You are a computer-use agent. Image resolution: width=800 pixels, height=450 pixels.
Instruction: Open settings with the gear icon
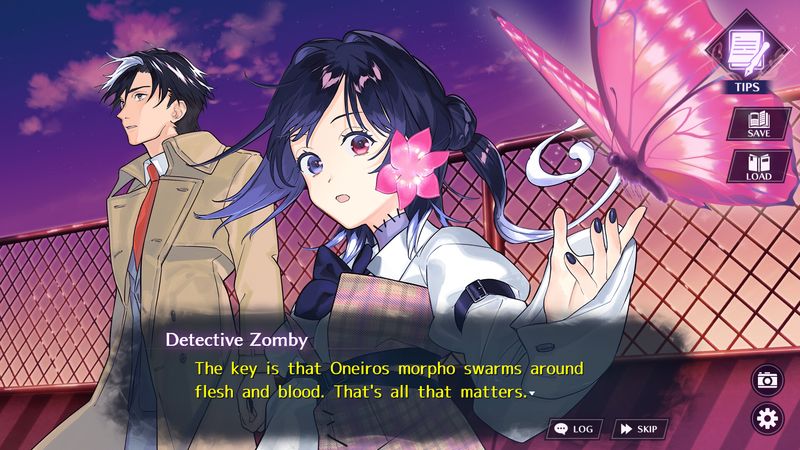(x=767, y=417)
